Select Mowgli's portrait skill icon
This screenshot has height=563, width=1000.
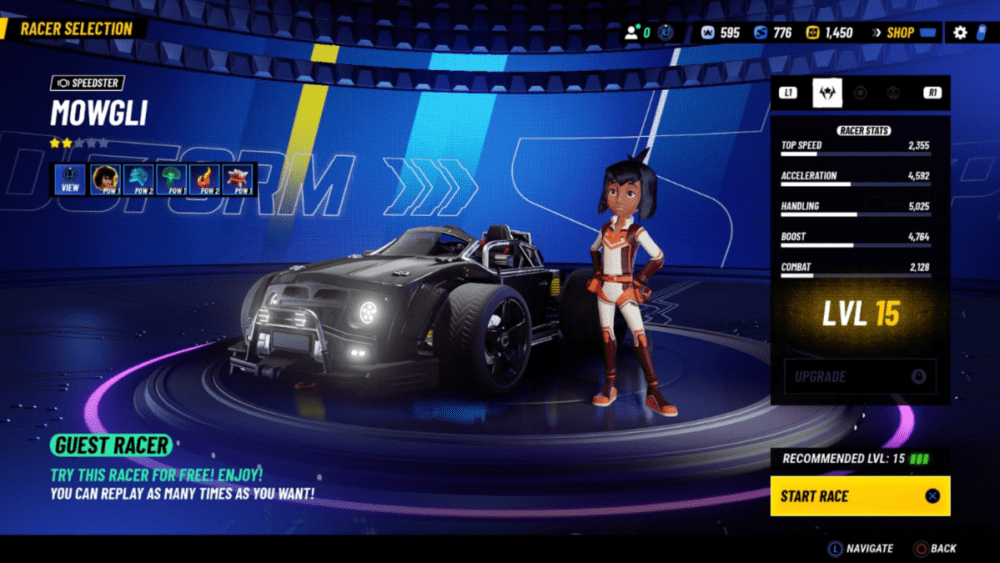click(107, 180)
